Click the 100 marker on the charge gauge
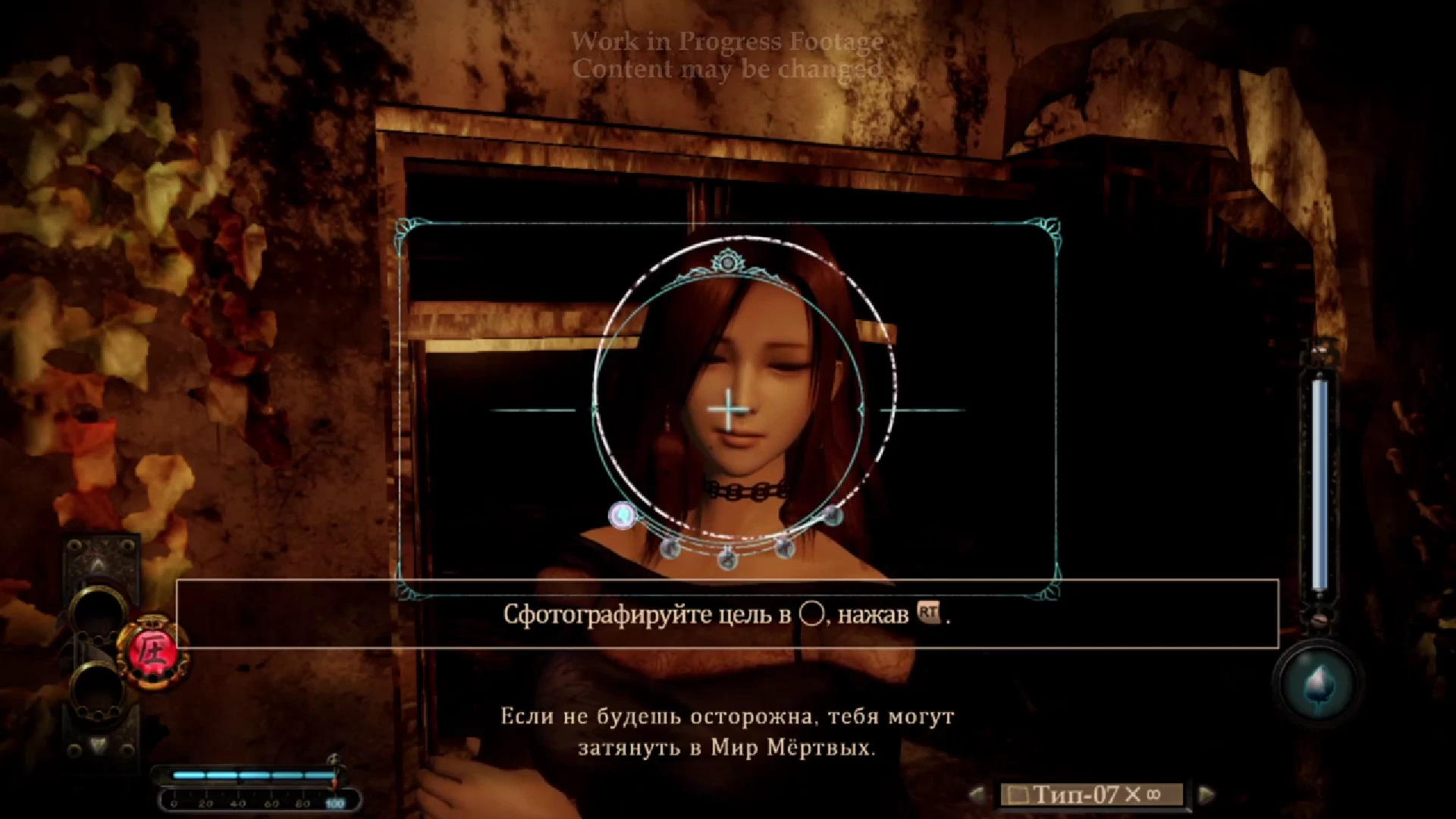Viewport: 1456px width, 819px height. point(334,802)
